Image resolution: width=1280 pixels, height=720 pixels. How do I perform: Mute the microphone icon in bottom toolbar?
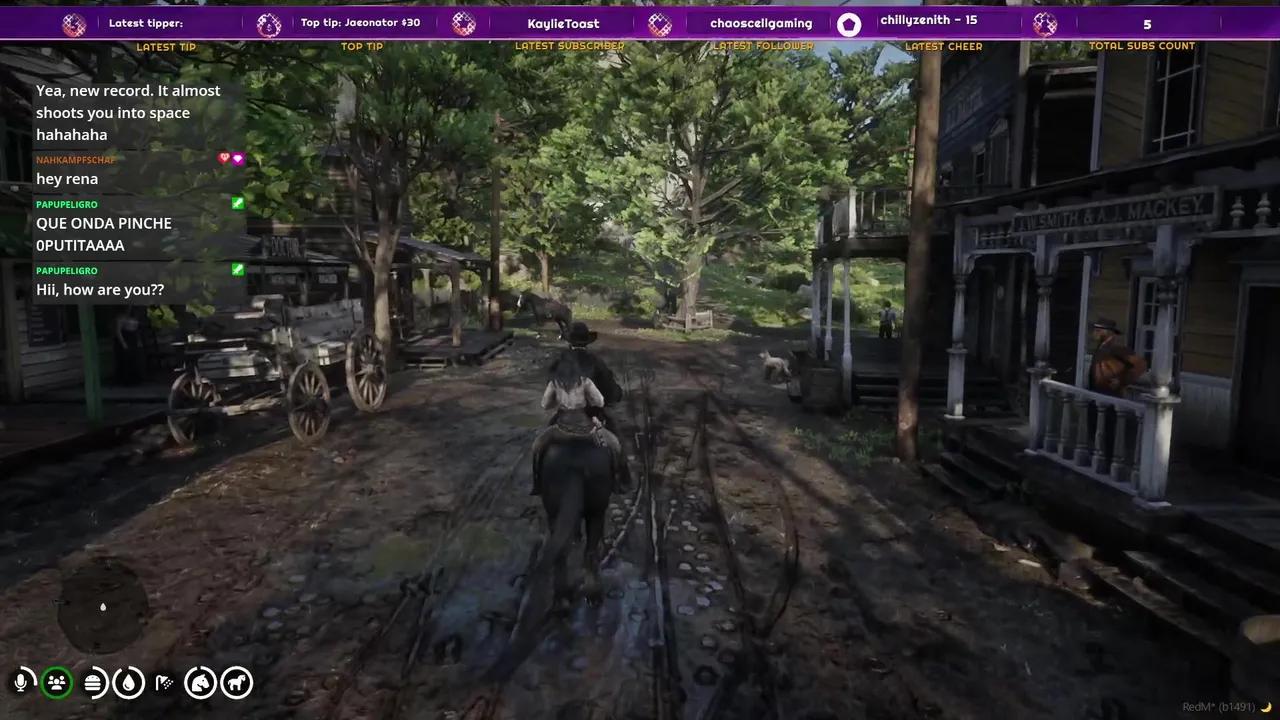click(21, 682)
